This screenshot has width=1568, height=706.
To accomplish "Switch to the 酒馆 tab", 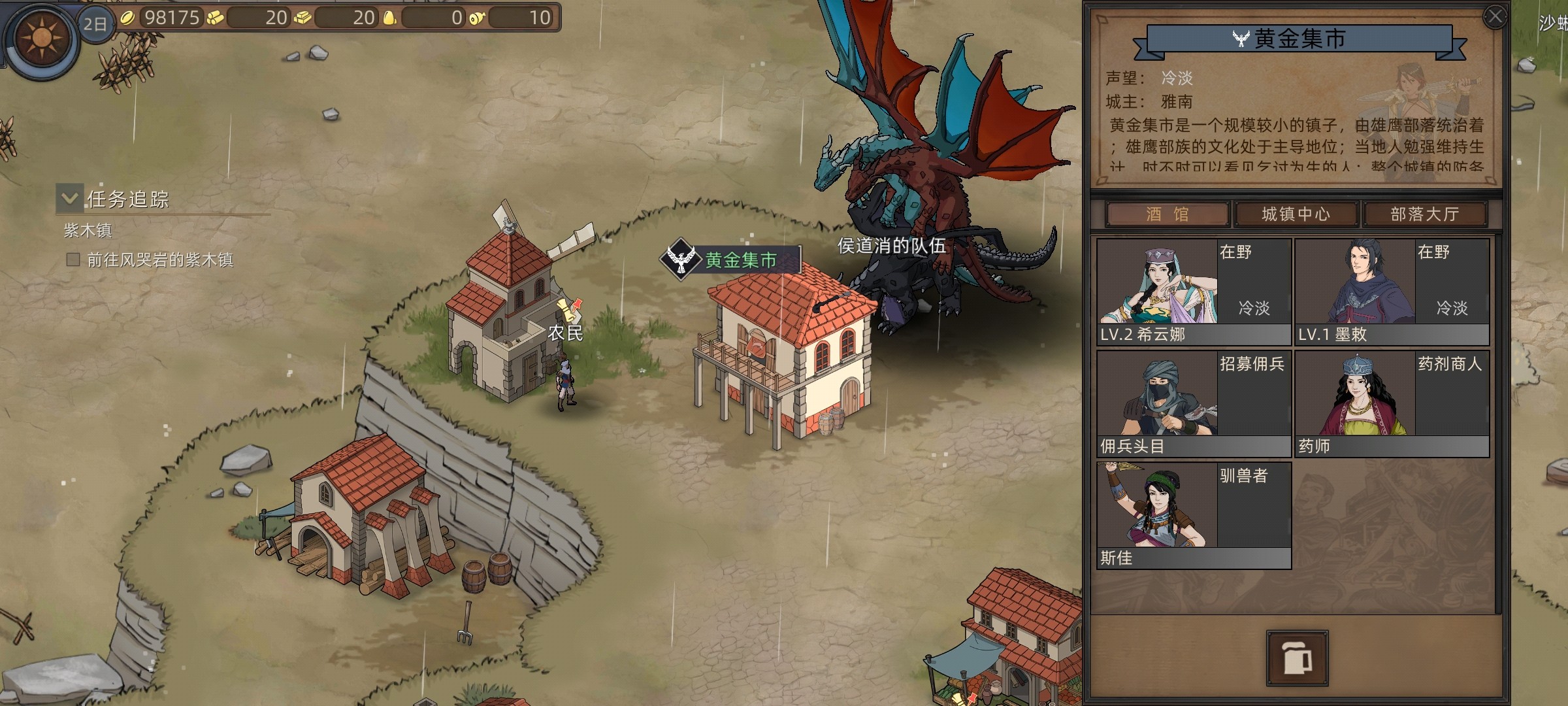I will coord(1167,214).
